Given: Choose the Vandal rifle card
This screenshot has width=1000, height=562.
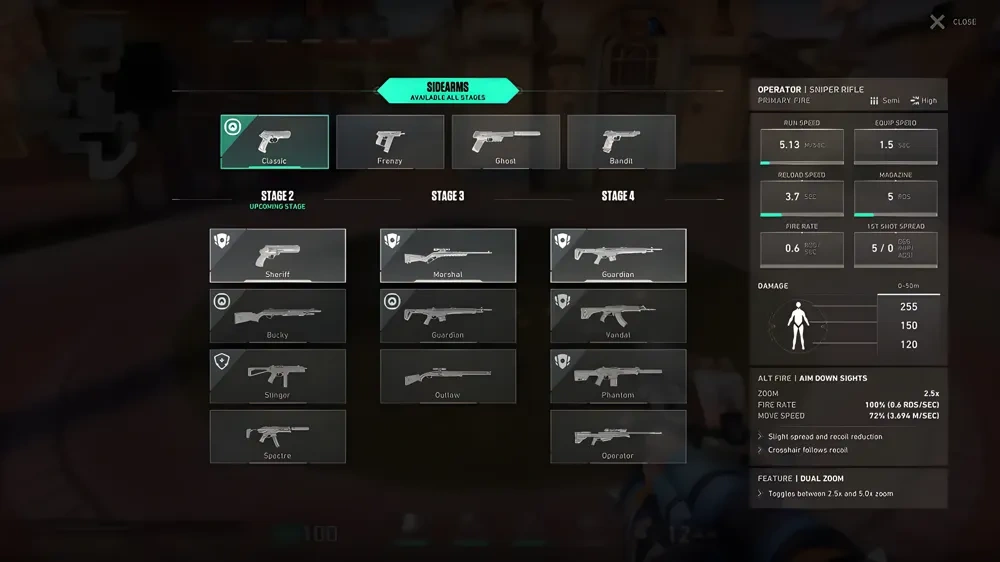Looking at the screenshot, I should (618, 316).
